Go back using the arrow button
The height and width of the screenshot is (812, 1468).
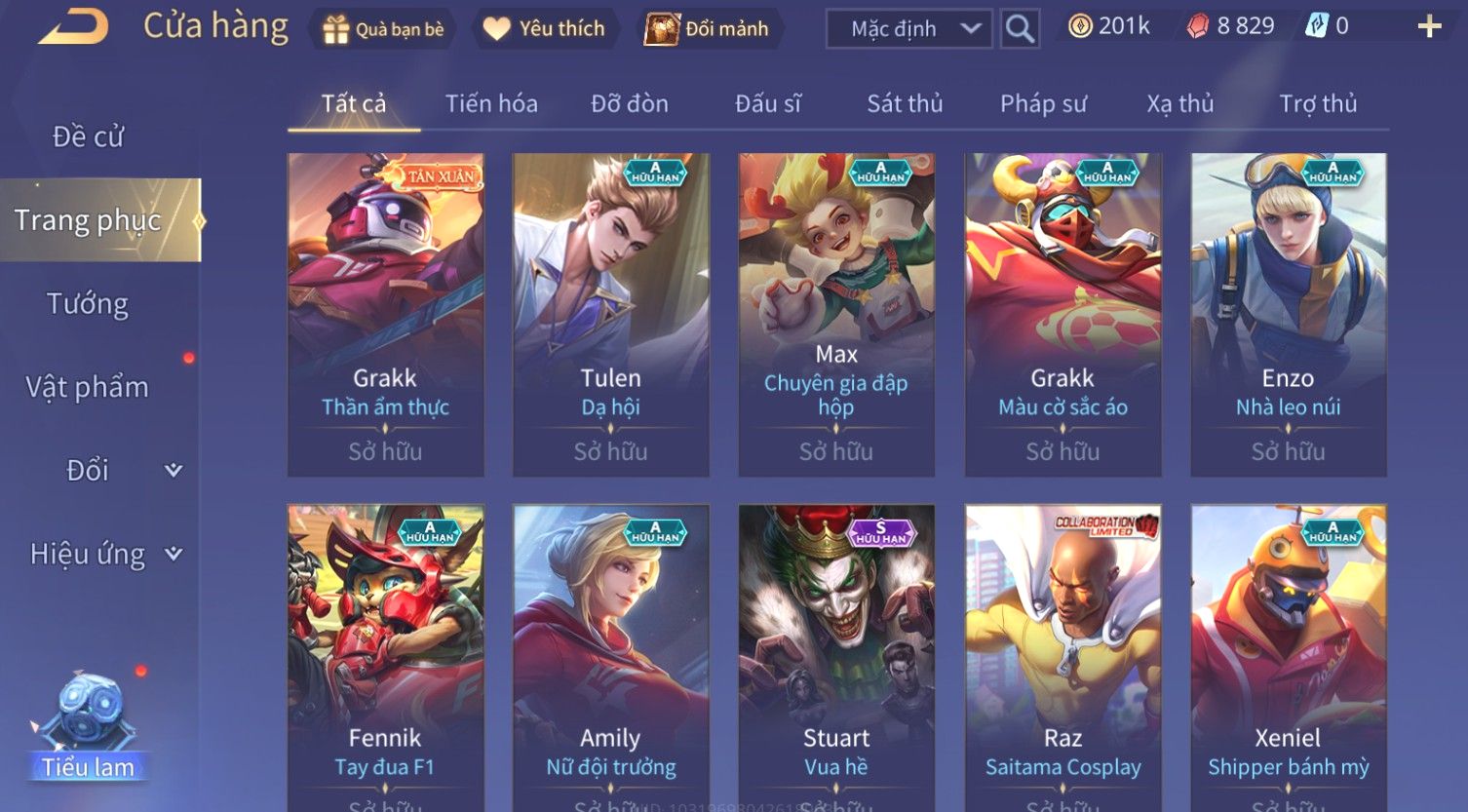tap(73, 27)
